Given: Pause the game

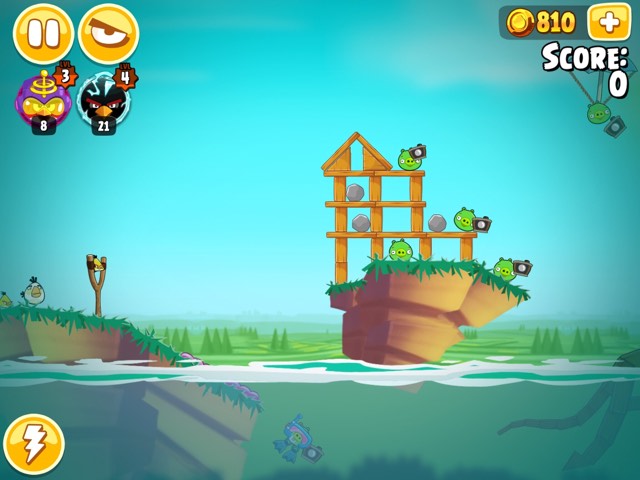Looking at the screenshot, I should [x=43, y=34].
